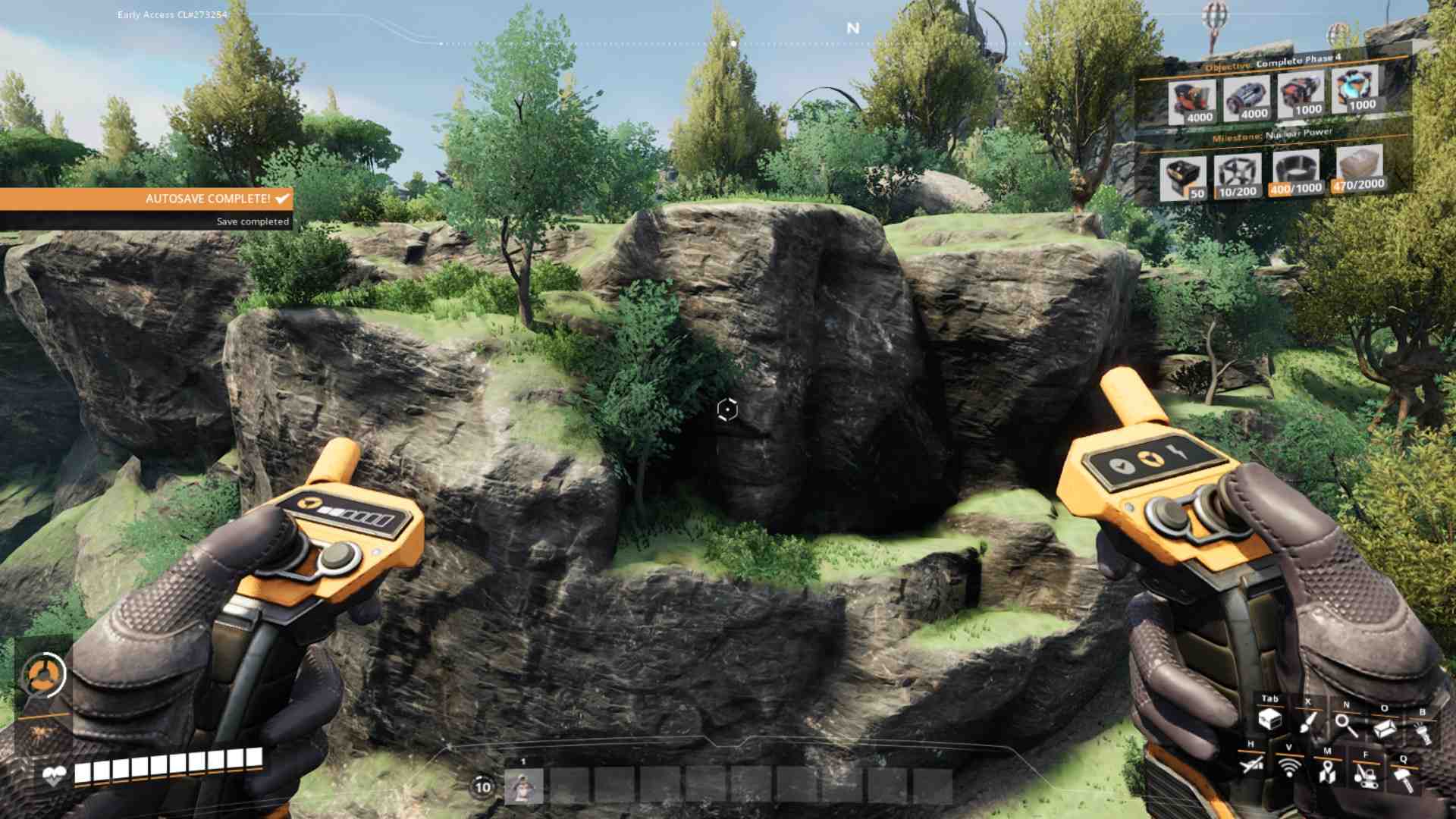Toggle the signal strength icon near V
Viewport: 1456px width, 819px height.
coord(1288,767)
